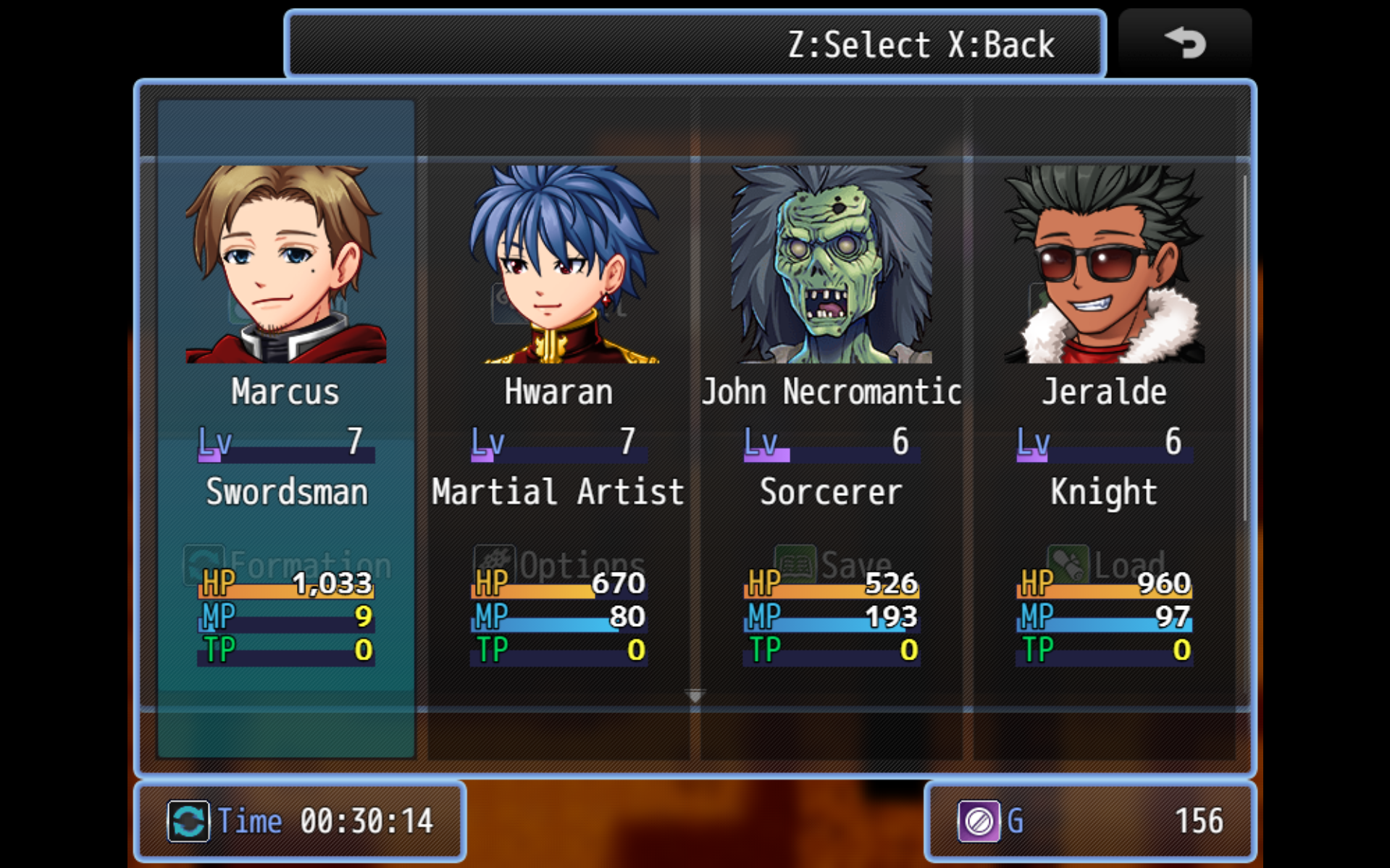The height and width of the screenshot is (868, 1390).
Task: Select Jeralde the Knight
Action: click(x=1104, y=427)
